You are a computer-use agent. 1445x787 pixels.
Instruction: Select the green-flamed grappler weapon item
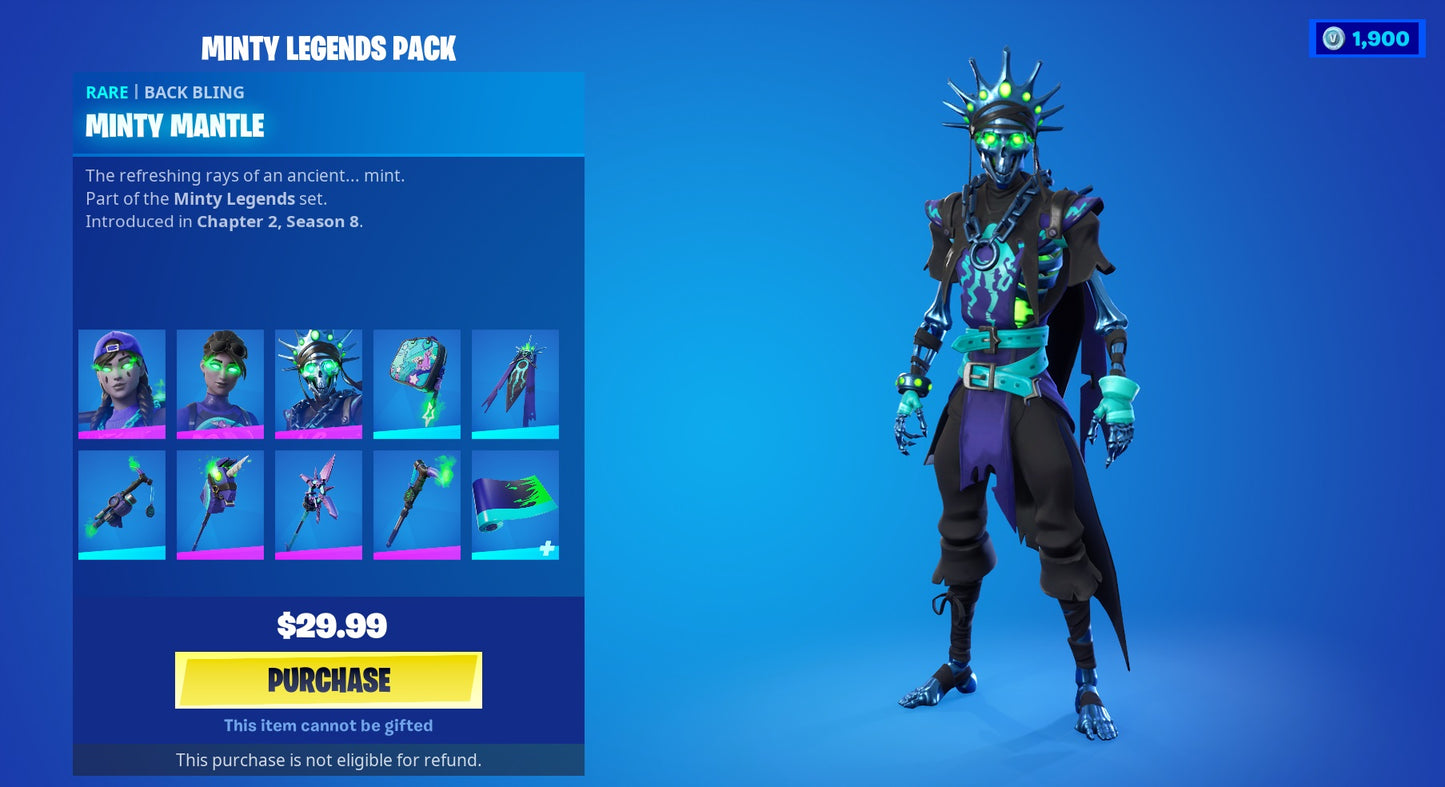tap(121, 505)
